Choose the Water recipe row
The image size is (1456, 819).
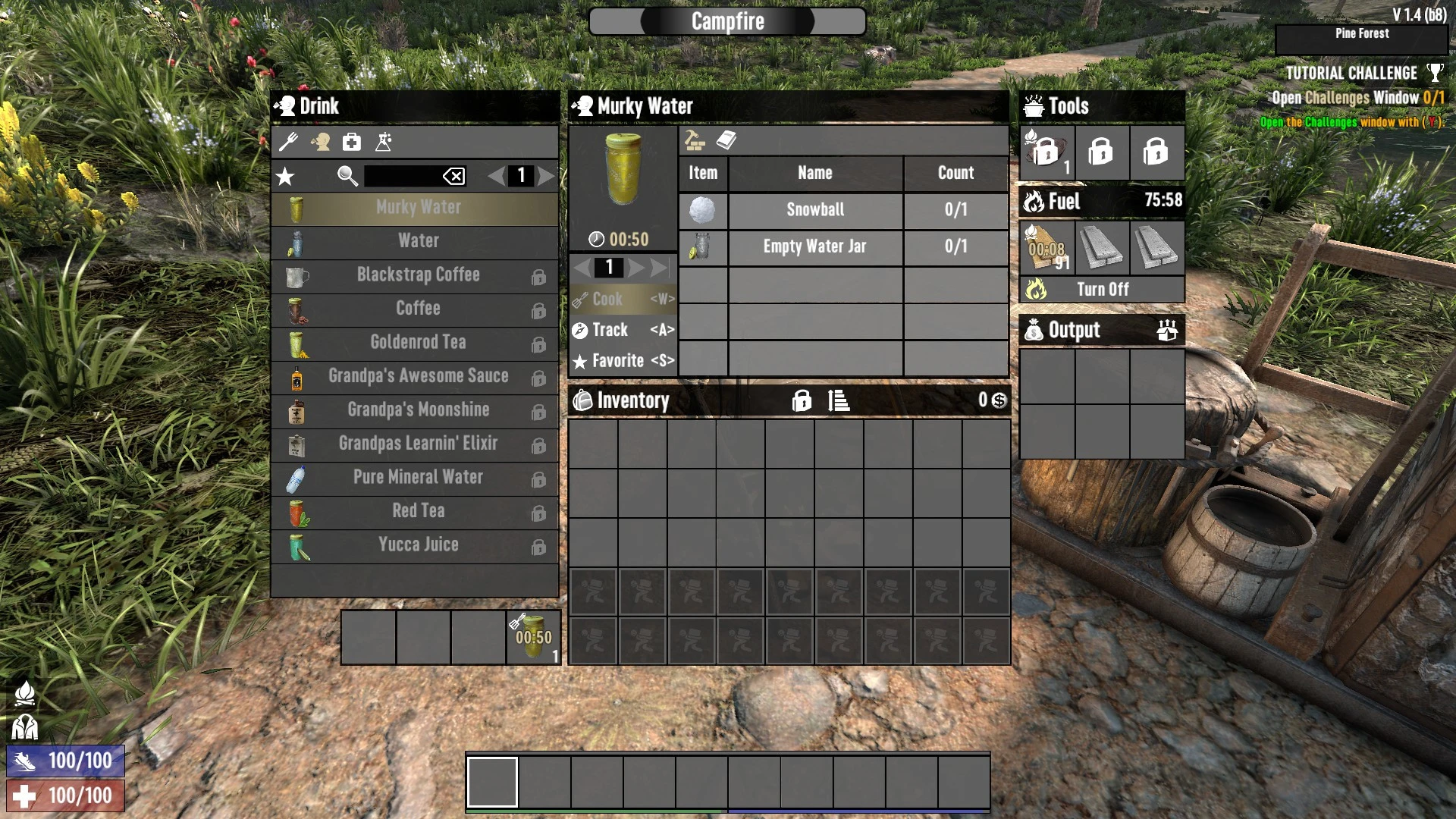point(417,241)
